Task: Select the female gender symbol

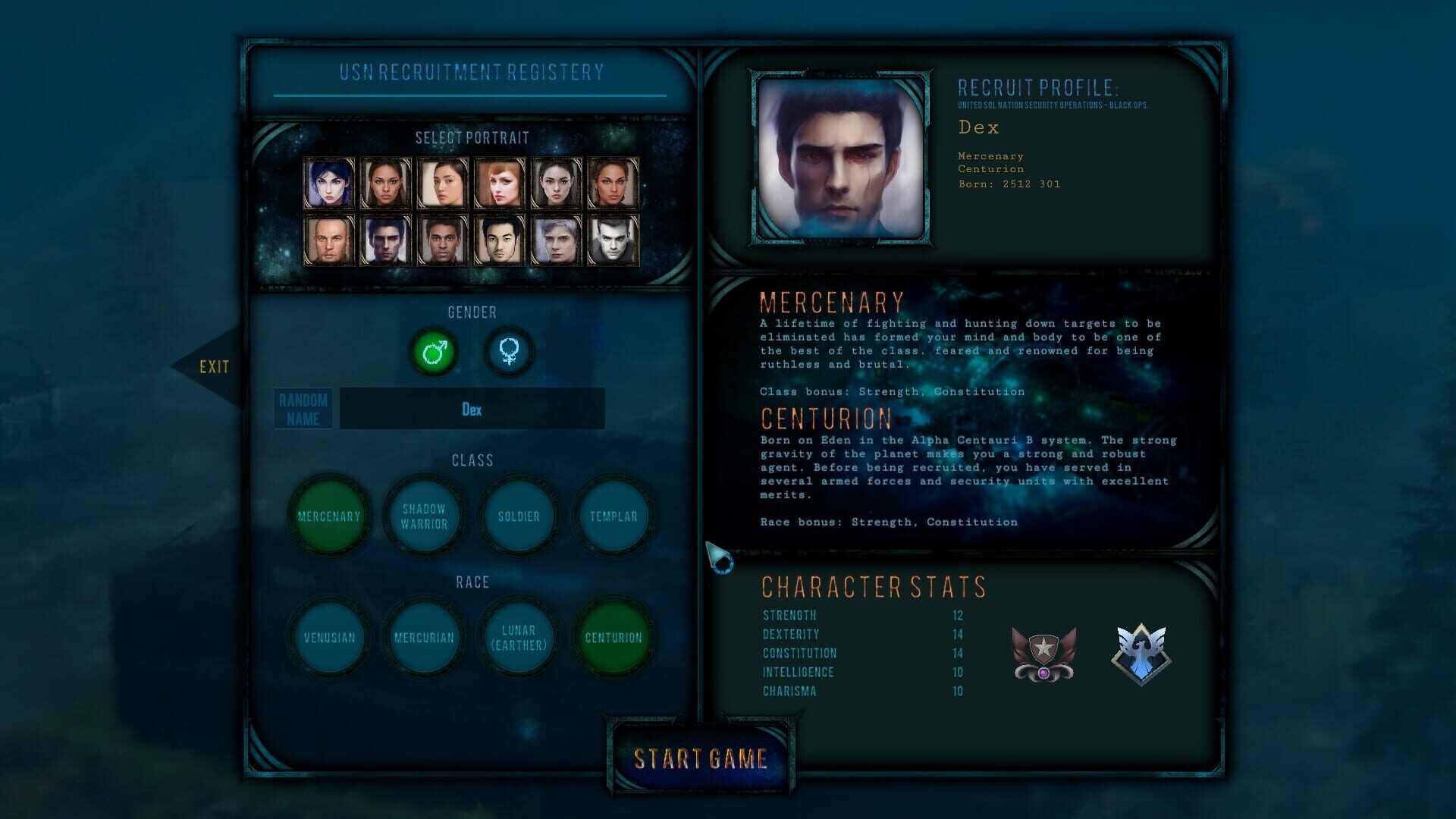Action: point(510,351)
